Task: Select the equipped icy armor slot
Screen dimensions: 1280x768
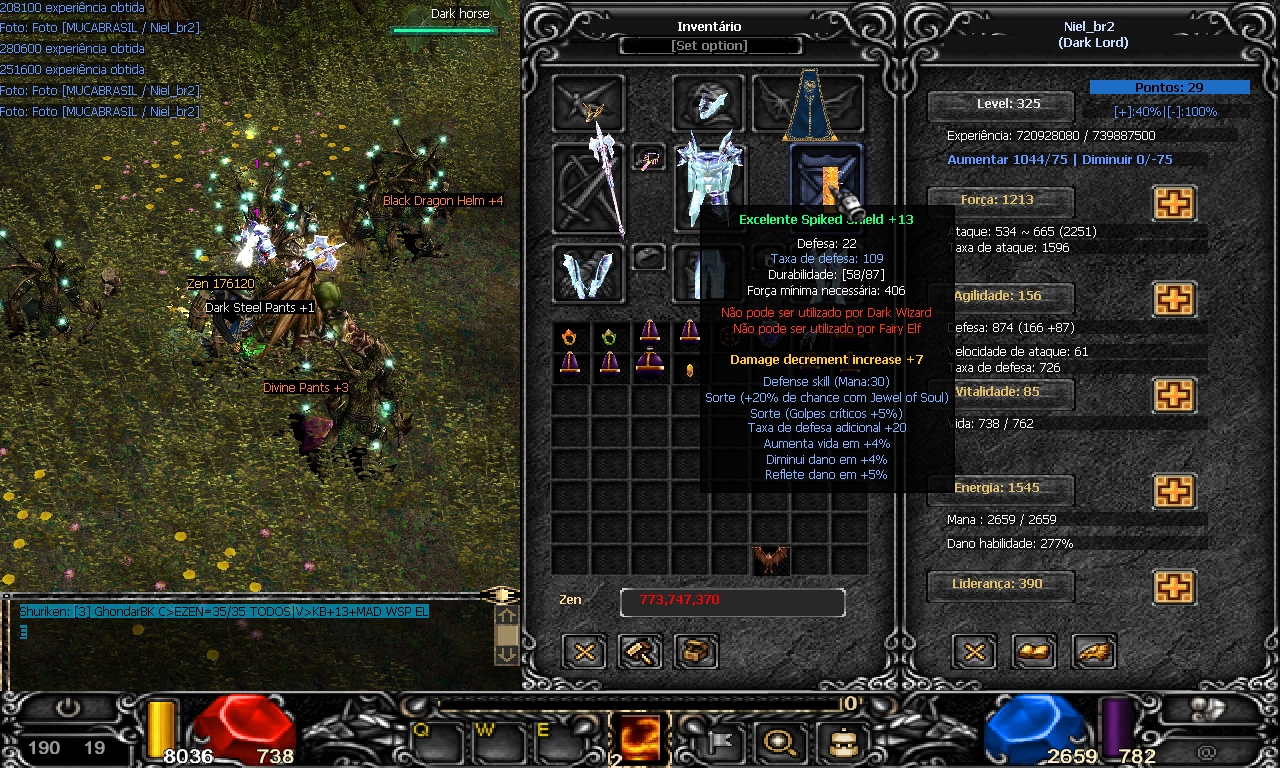Action: coord(708,185)
